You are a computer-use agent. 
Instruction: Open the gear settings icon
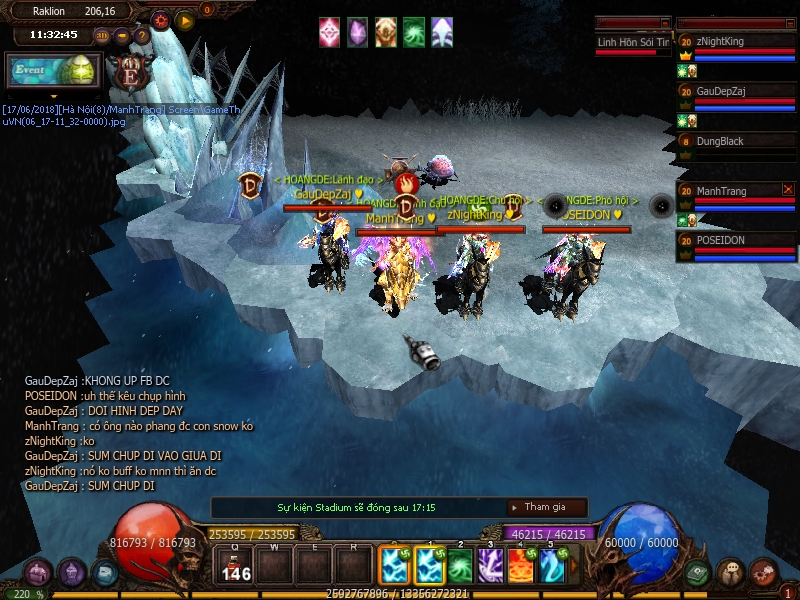(161, 19)
